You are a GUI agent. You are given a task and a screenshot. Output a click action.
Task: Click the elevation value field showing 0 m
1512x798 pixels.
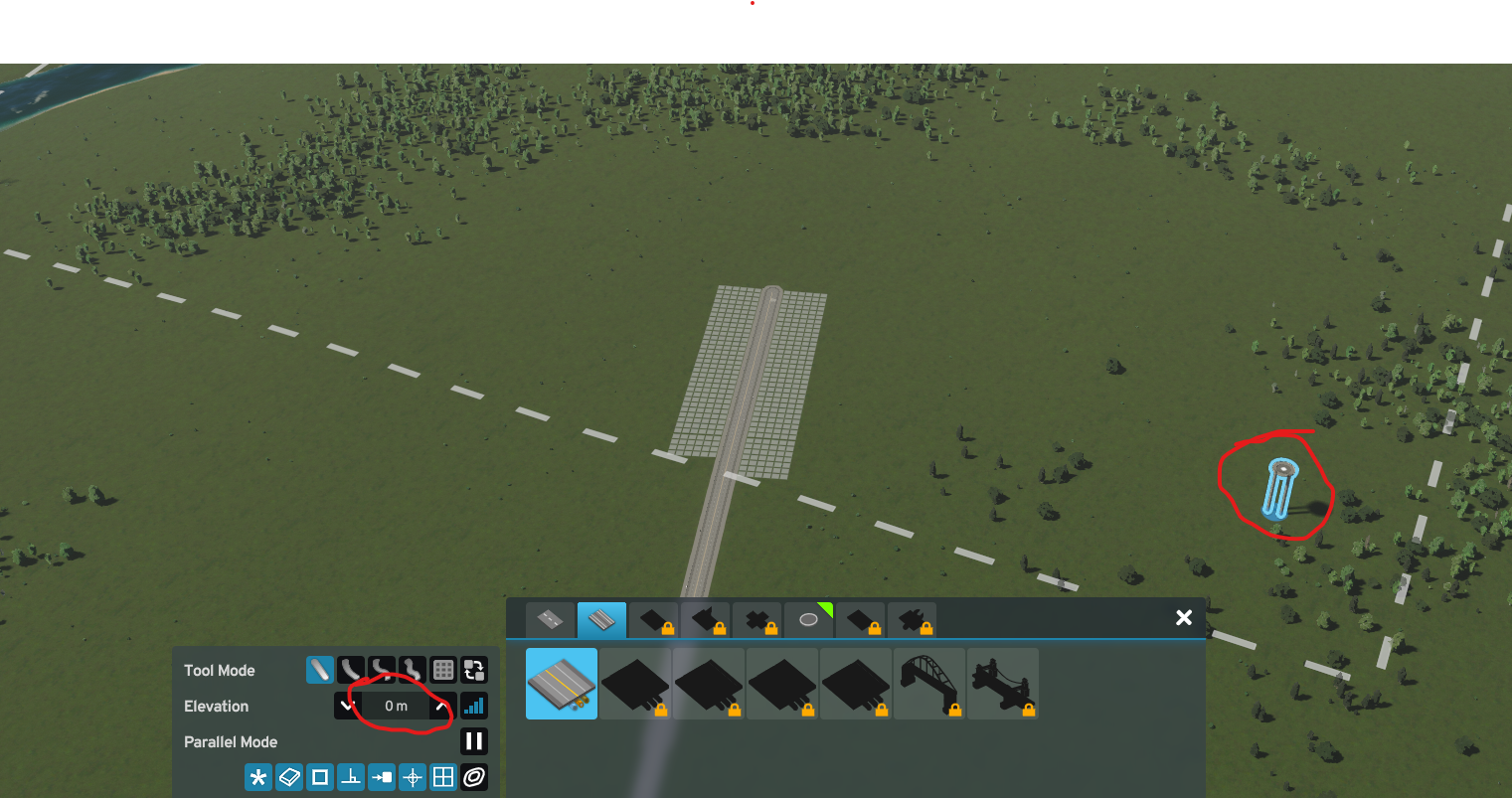395,706
